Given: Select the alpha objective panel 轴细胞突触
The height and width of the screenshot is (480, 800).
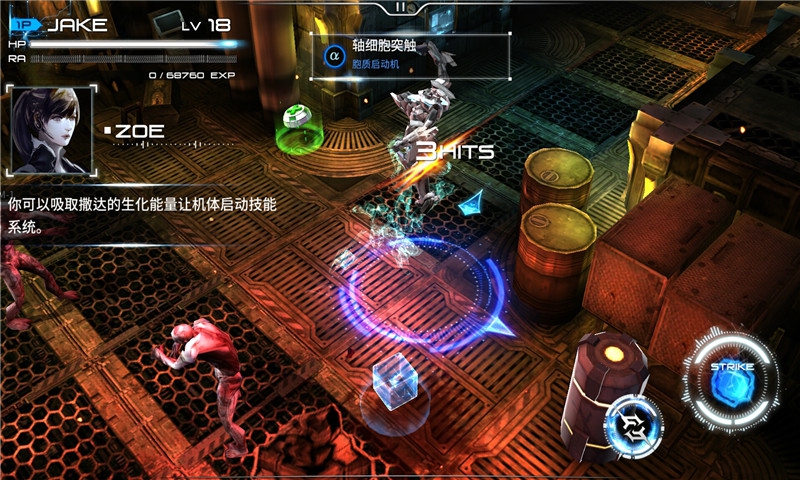Looking at the screenshot, I should [x=410, y=55].
